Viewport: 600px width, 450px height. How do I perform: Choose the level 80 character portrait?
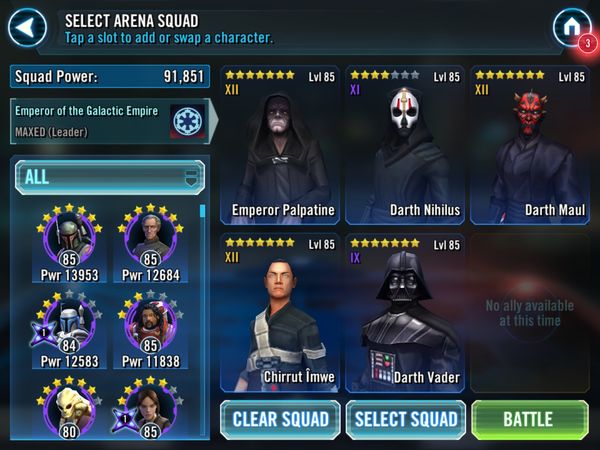tap(69, 408)
